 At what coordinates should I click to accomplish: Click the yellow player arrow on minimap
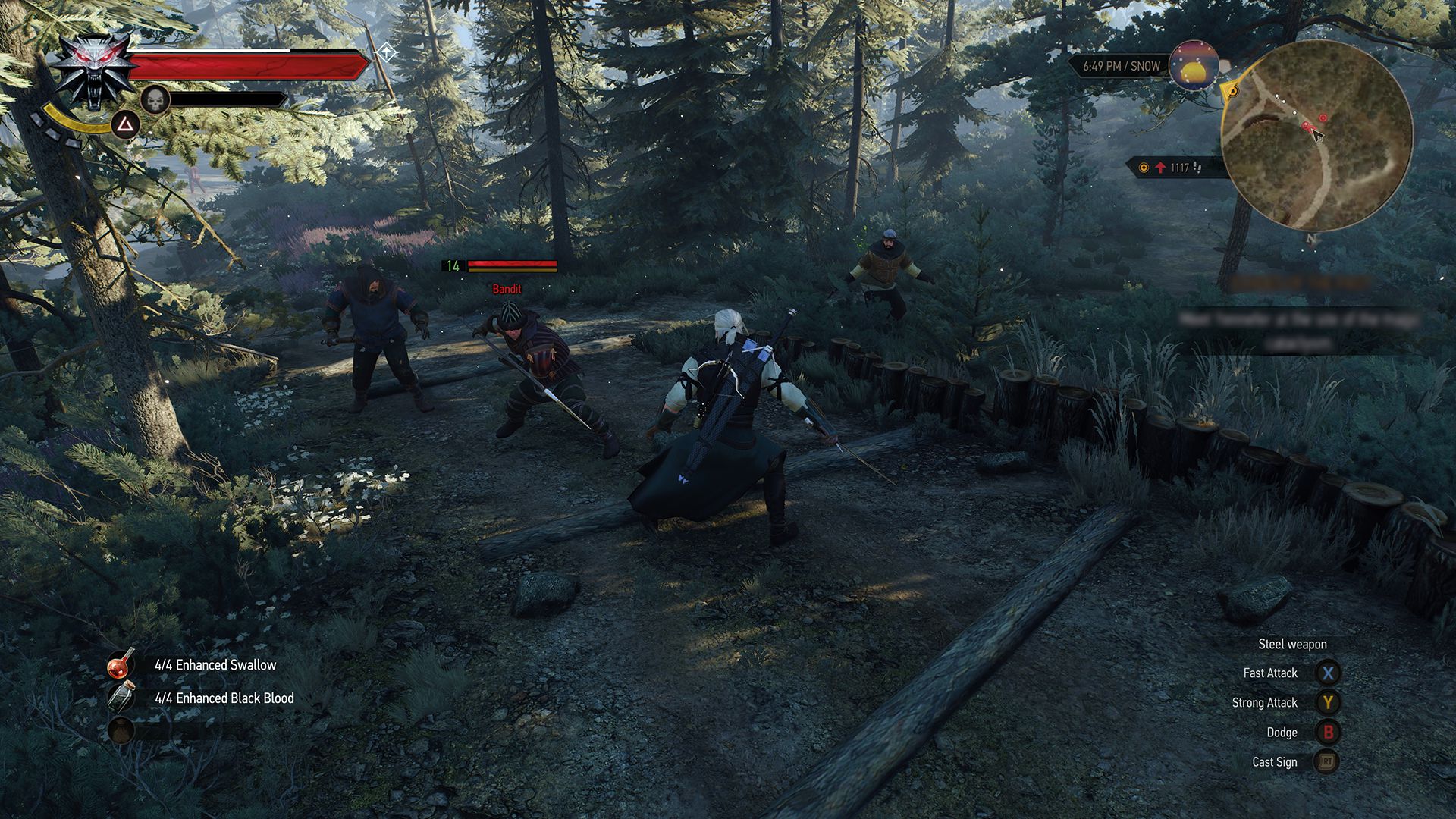click(x=1234, y=92)
